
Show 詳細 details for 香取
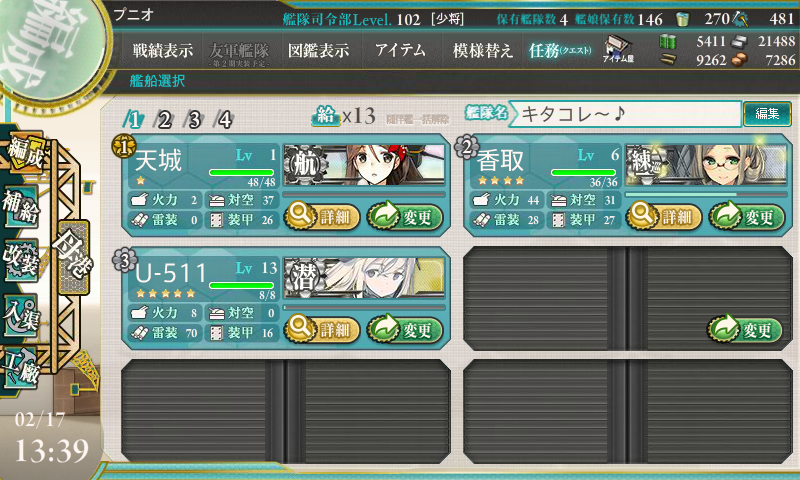coord(664,215)
